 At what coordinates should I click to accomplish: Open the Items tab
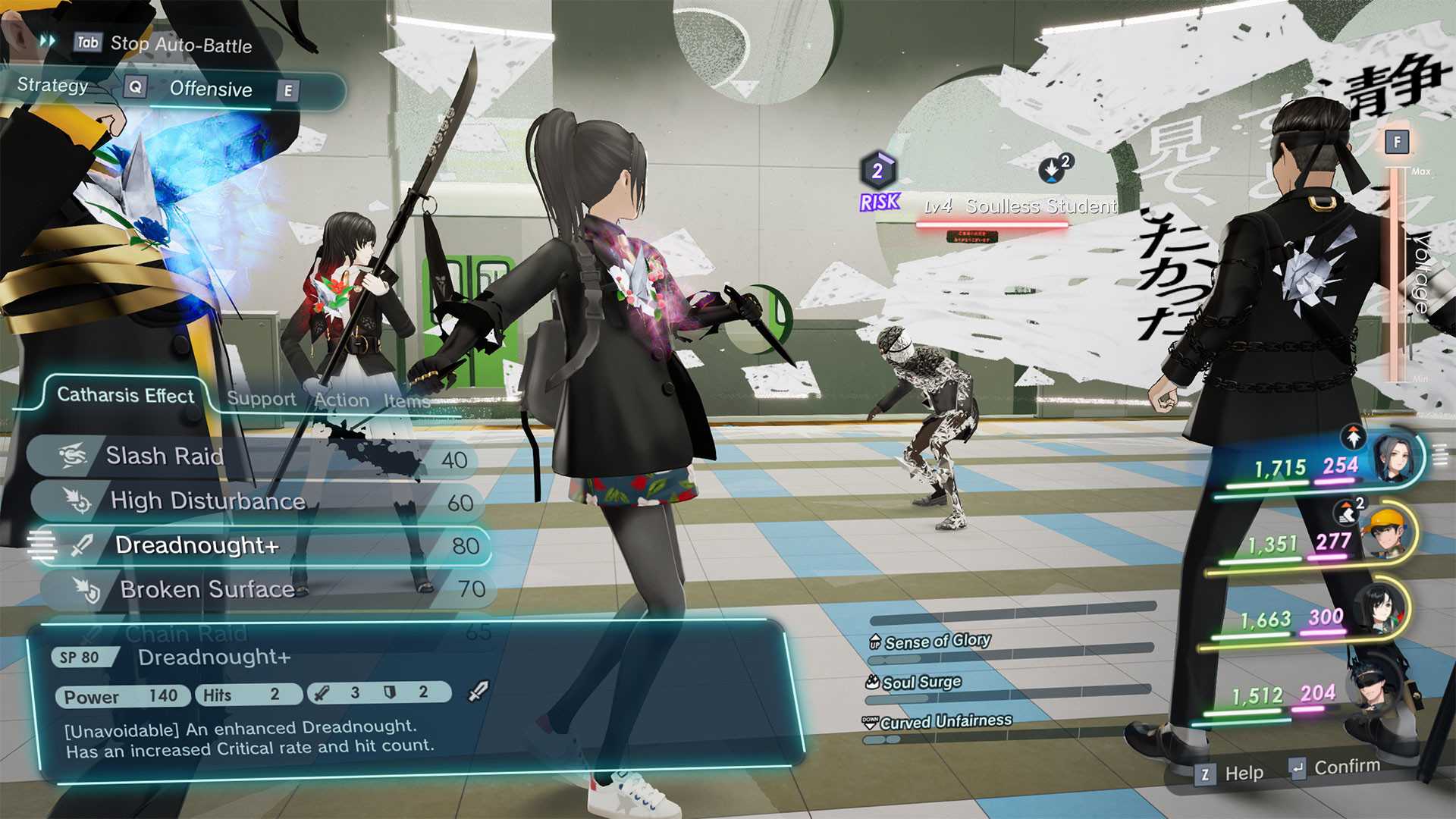coord(406,401)
